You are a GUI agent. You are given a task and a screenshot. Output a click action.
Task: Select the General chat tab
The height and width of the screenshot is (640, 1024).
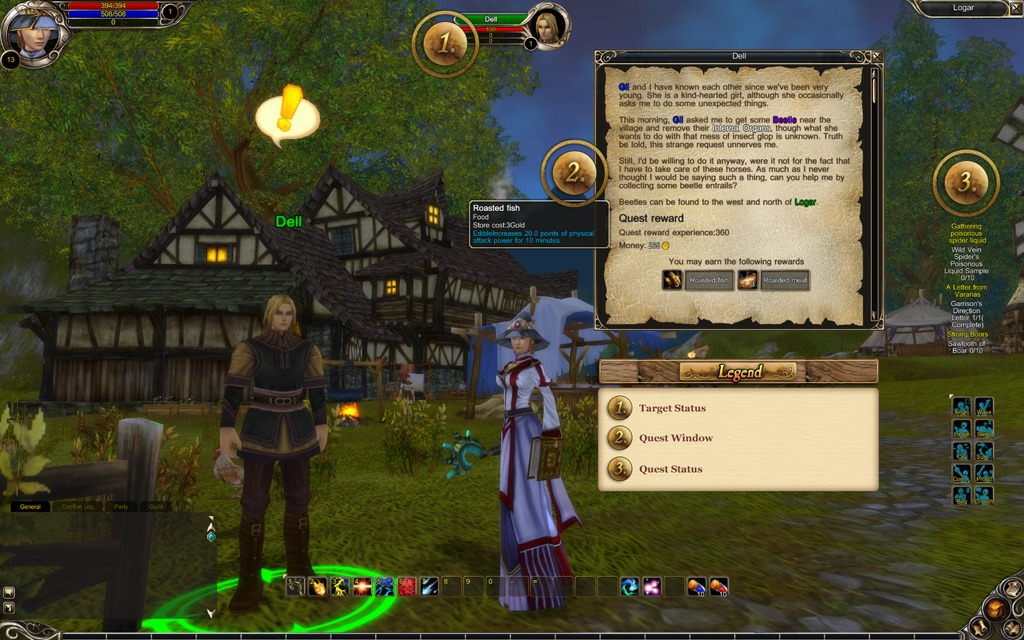[30, 507]
